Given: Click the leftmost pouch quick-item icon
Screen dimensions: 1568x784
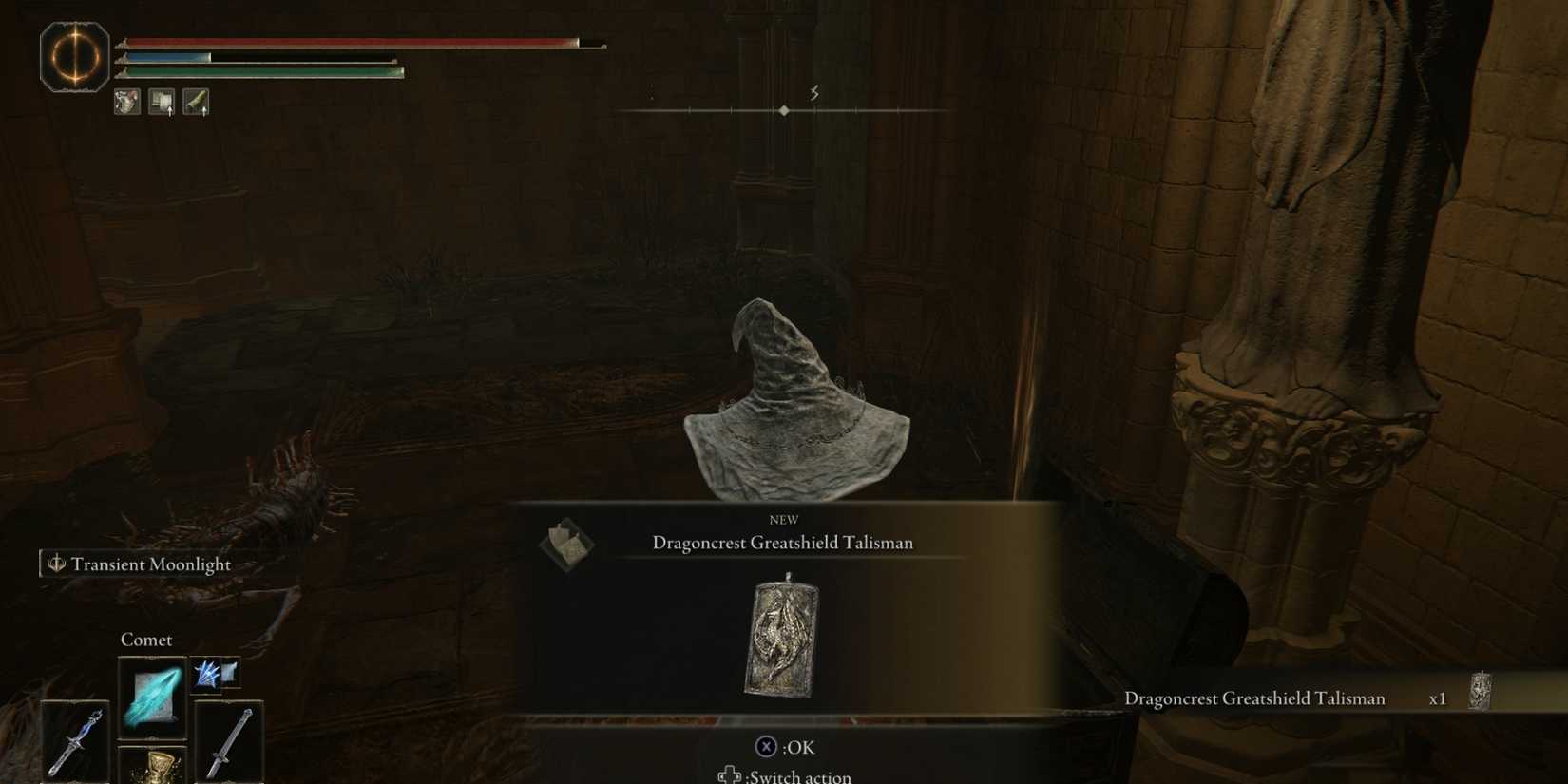Looking at the screenshot, I should pyautogui.click(x=126, y=101).
